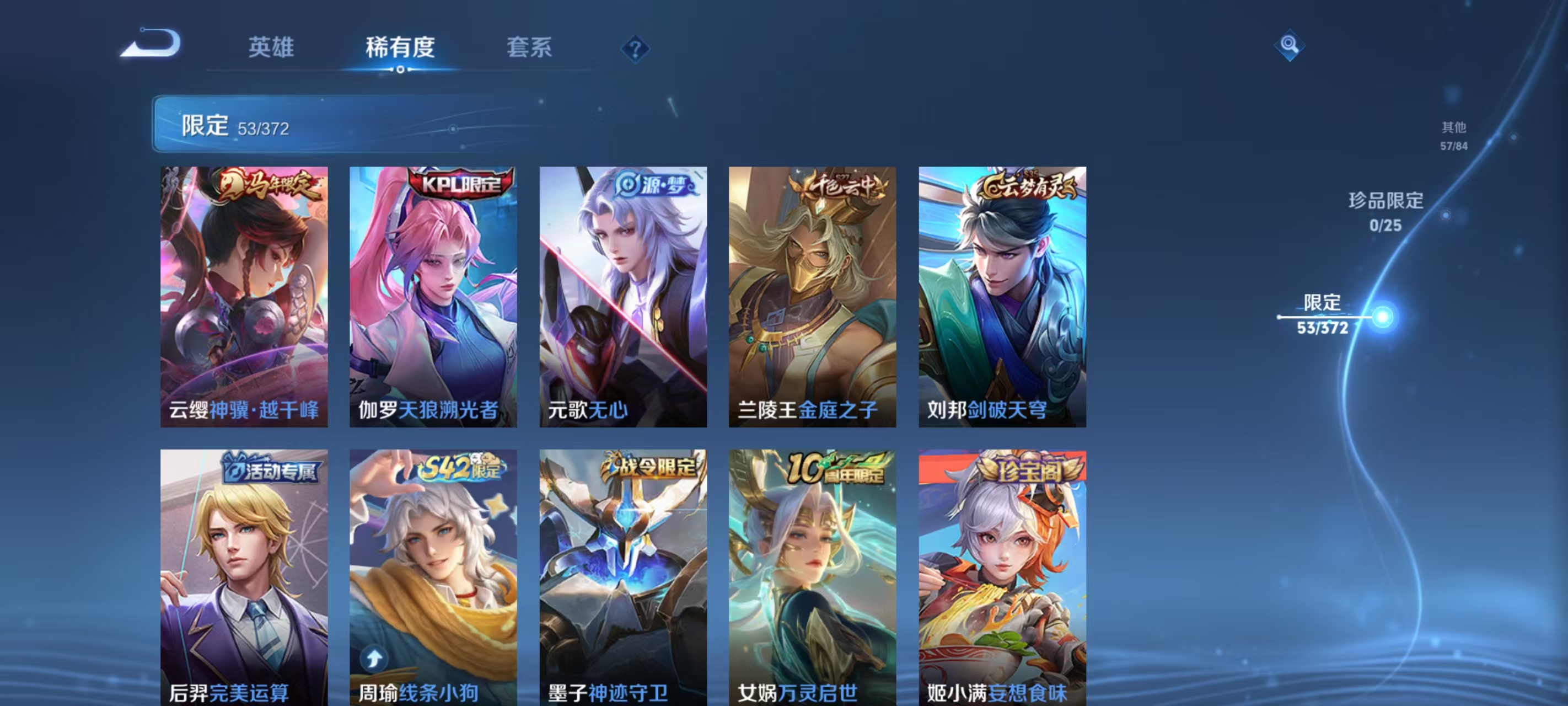Switch to the 英雄 tab

click(x=270, y=49)
